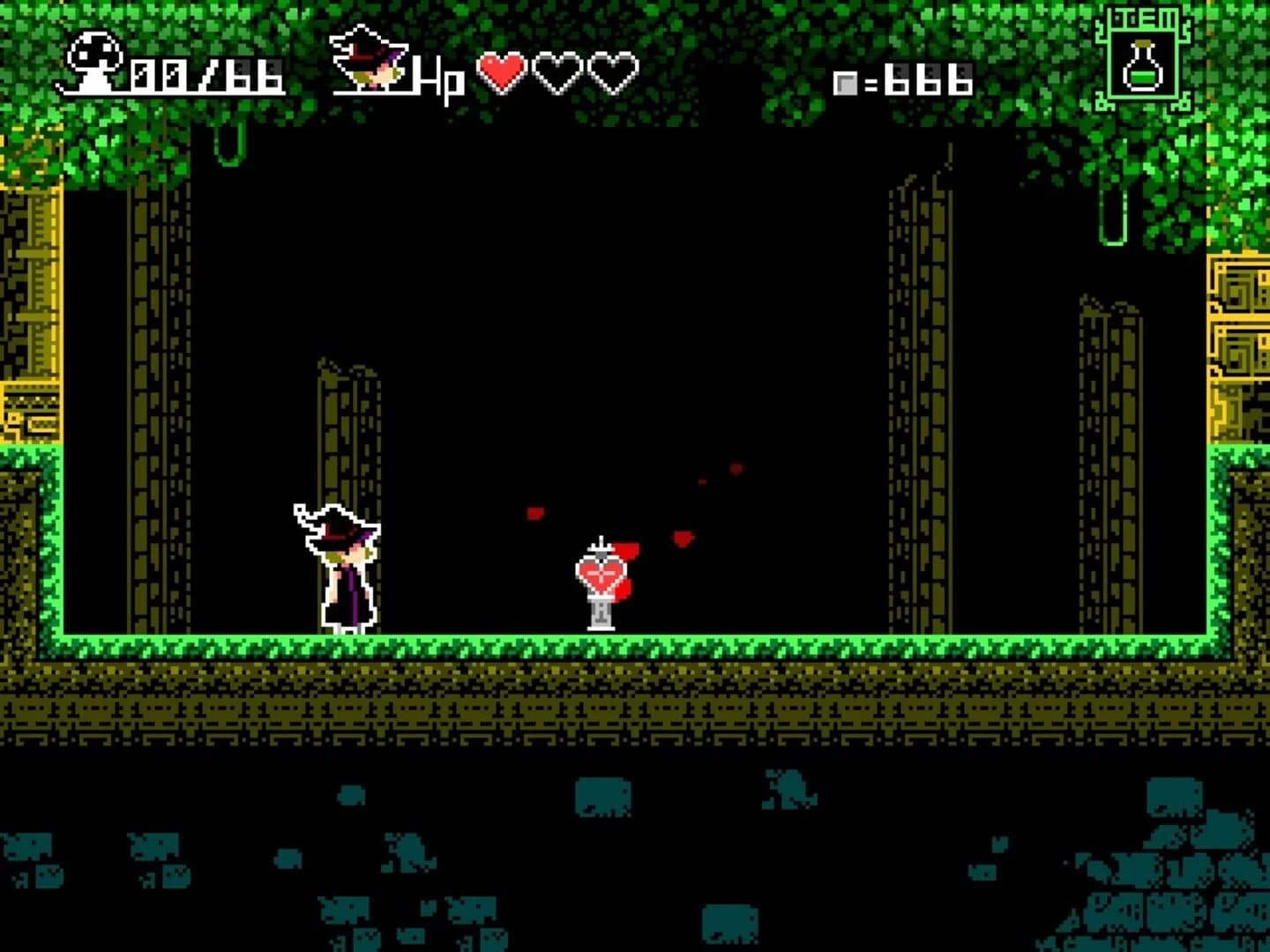Click the first empty heart outline

(556, 75)
